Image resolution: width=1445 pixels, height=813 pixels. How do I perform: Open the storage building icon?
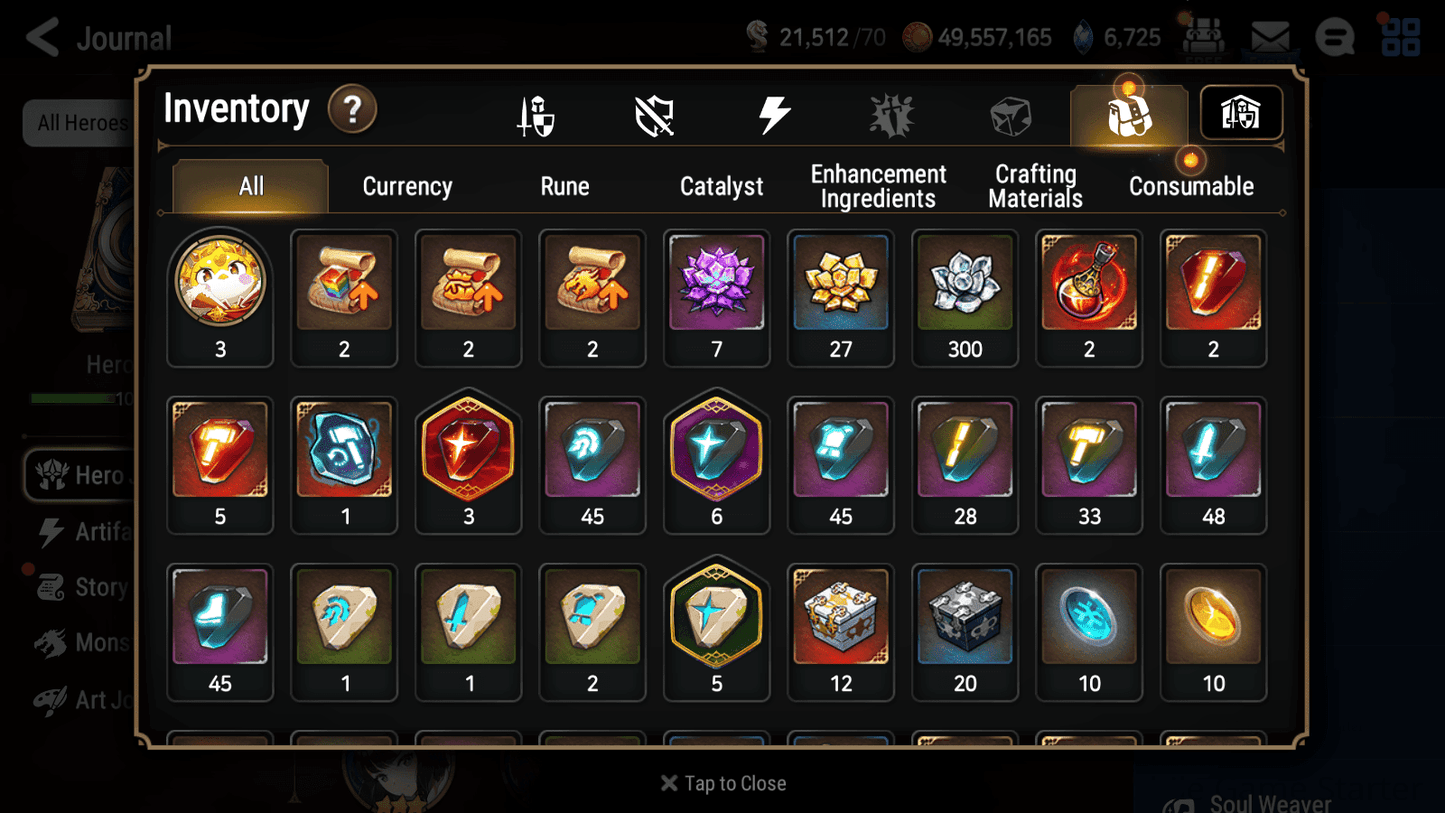(x=1240, y=113)
